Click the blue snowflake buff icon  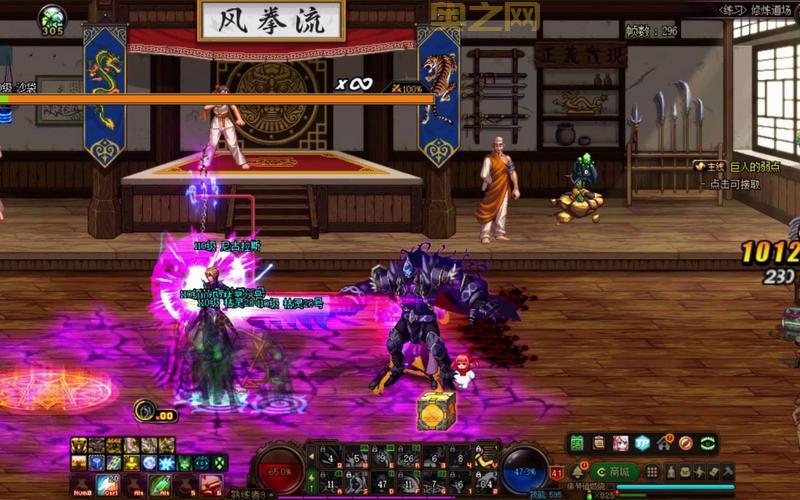point(166,463)
